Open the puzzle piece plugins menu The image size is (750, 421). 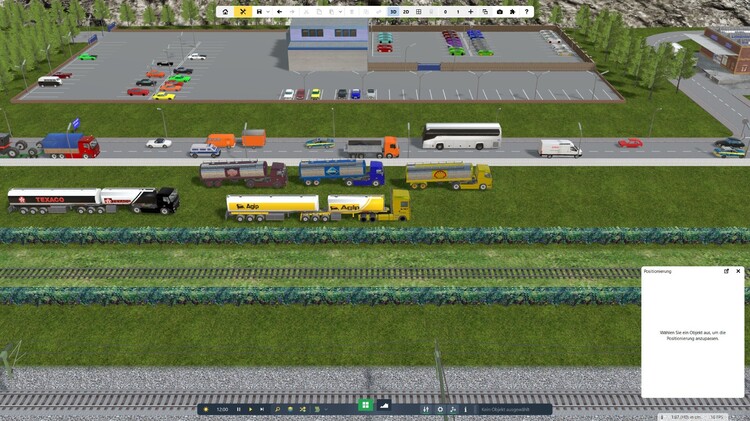[513, 12]
